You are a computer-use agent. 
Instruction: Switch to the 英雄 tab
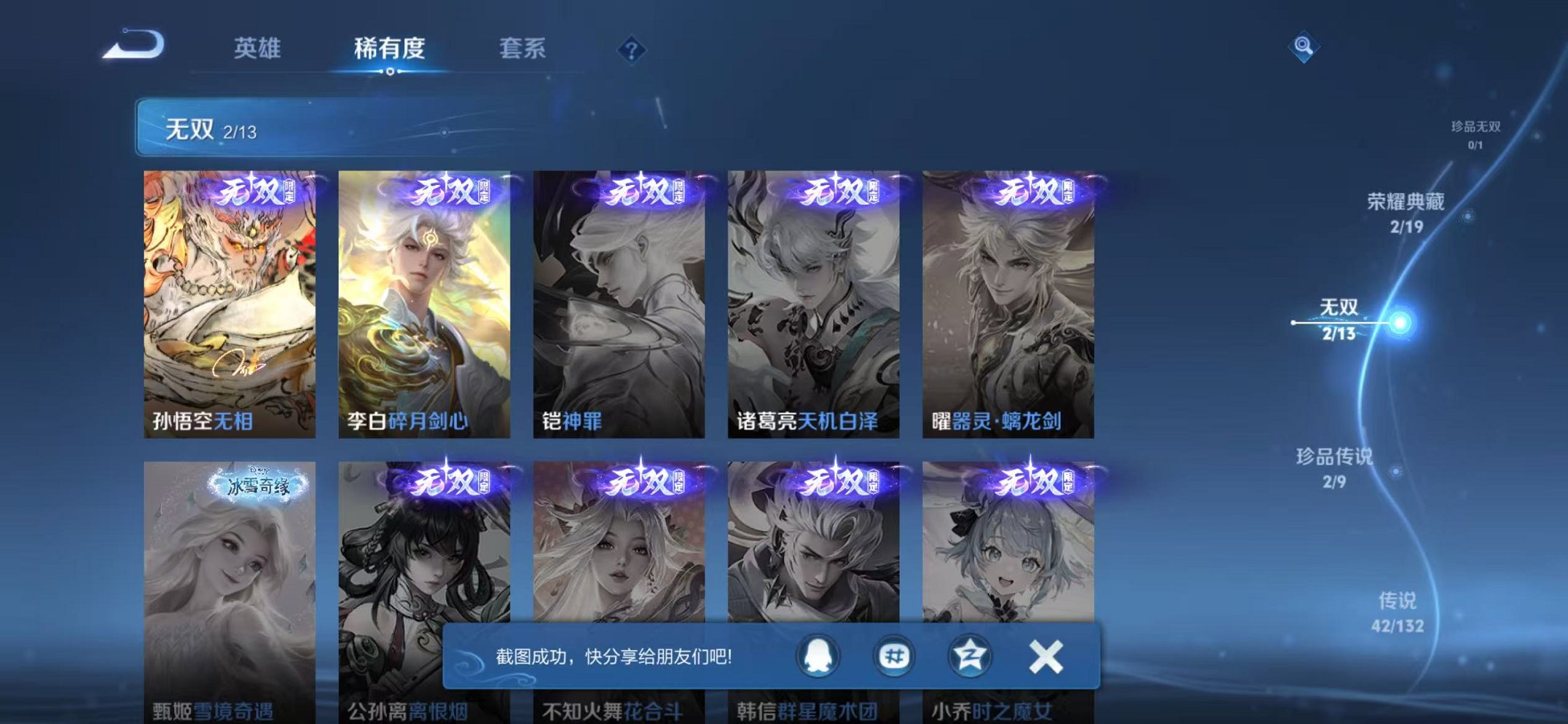256,48
